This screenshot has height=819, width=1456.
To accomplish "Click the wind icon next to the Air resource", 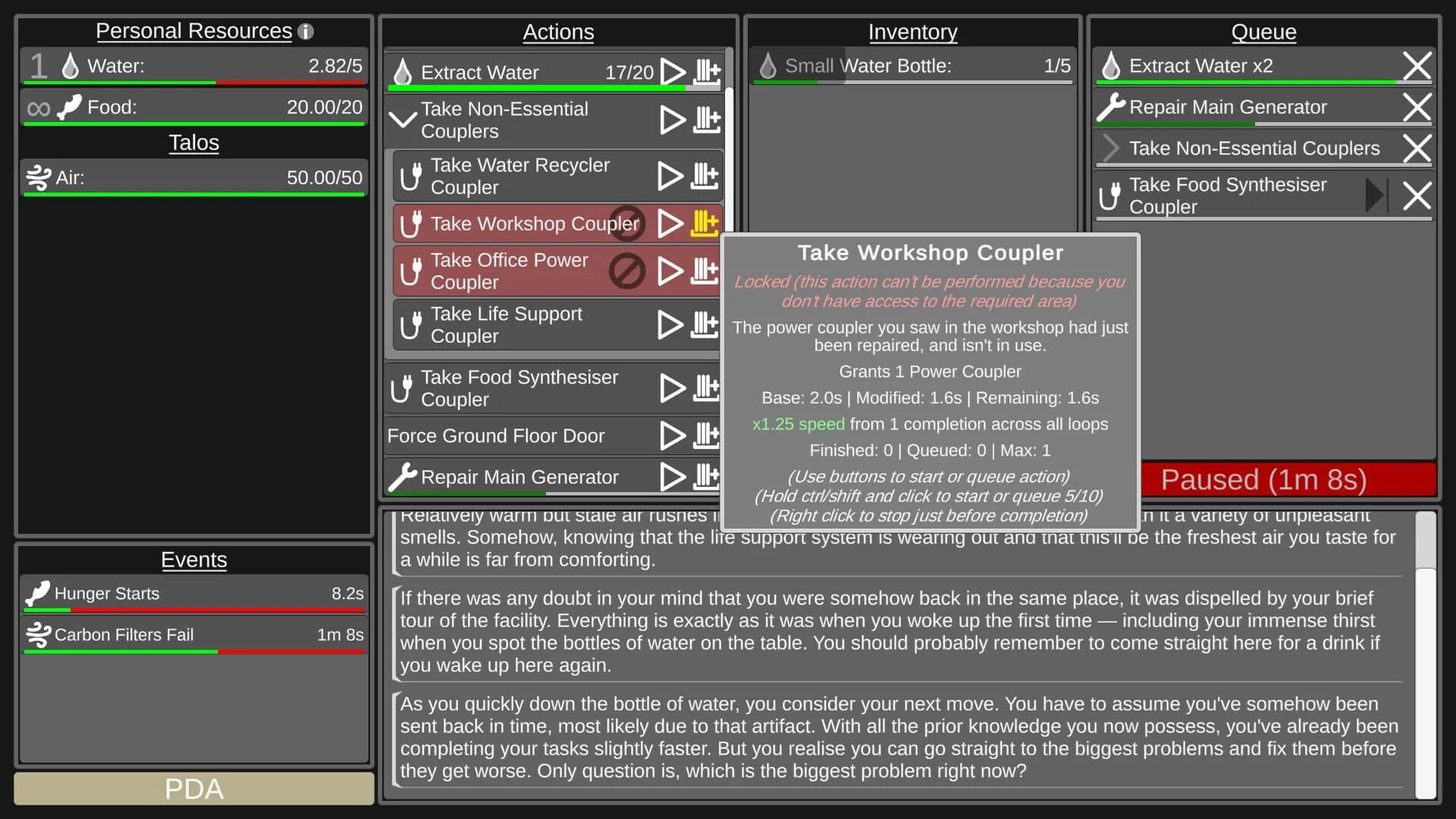I will 37,177.
